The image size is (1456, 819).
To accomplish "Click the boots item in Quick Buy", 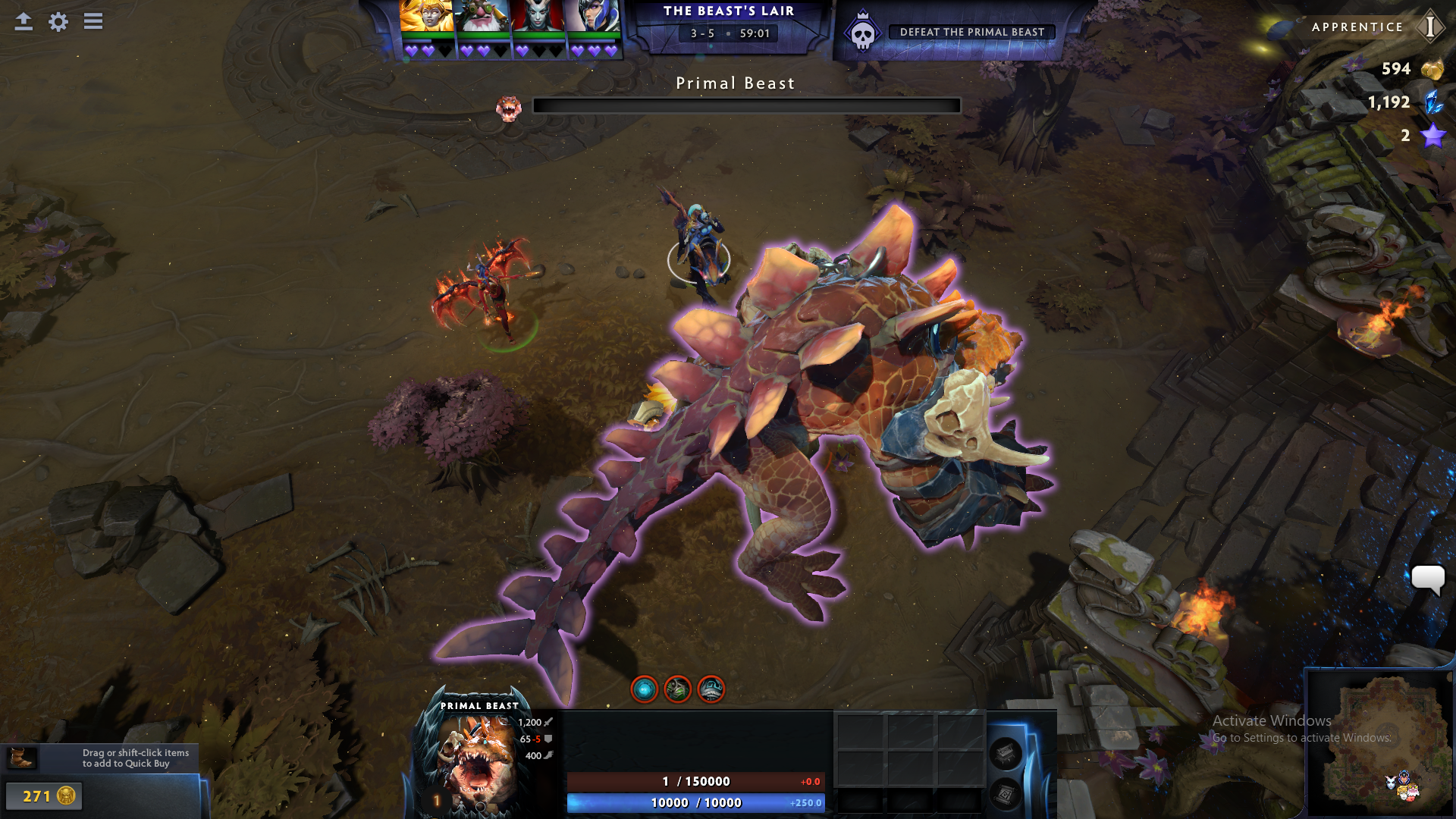I will 20,758.
